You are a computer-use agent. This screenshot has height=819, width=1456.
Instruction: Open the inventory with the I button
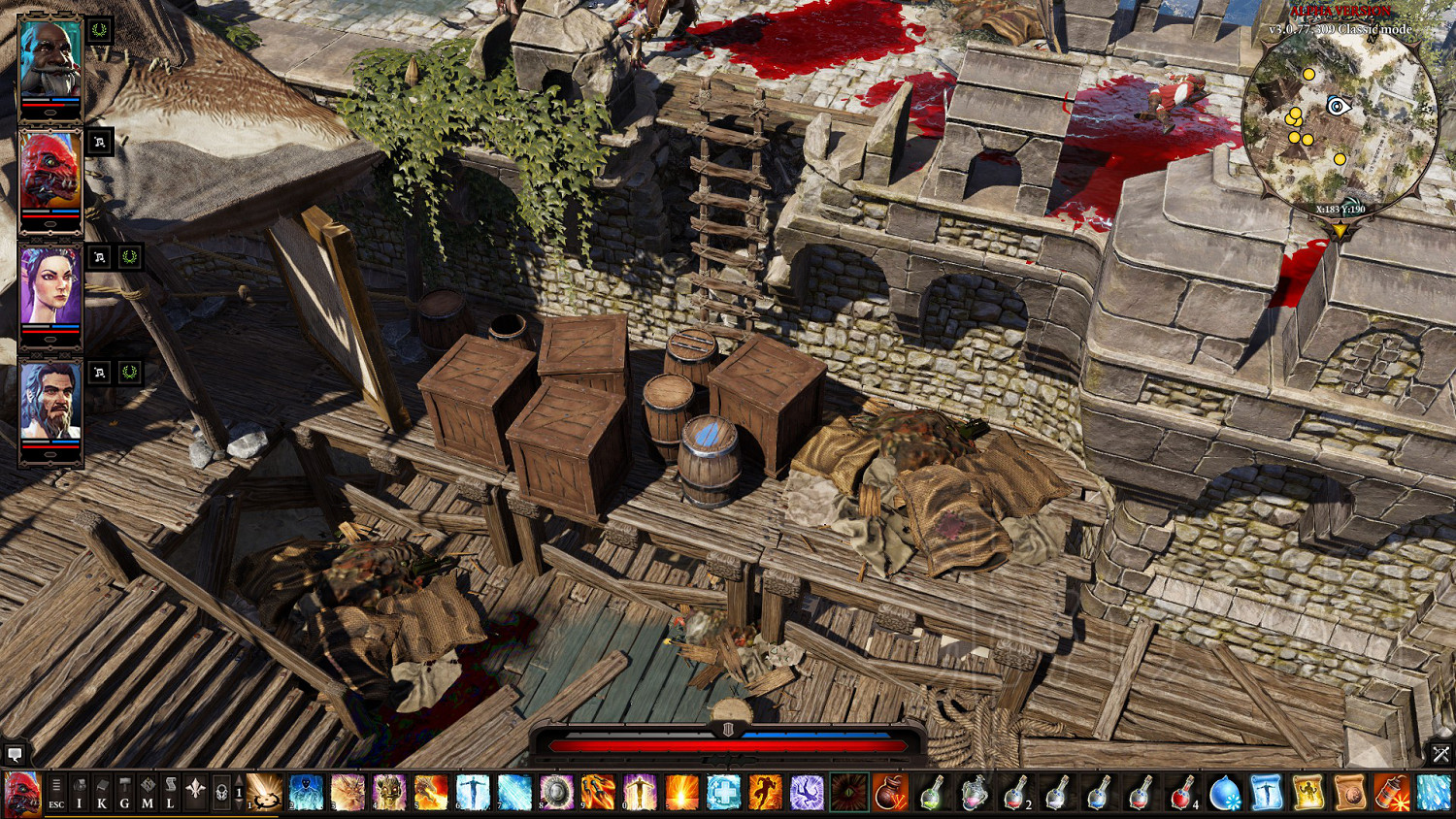[80, 792]
